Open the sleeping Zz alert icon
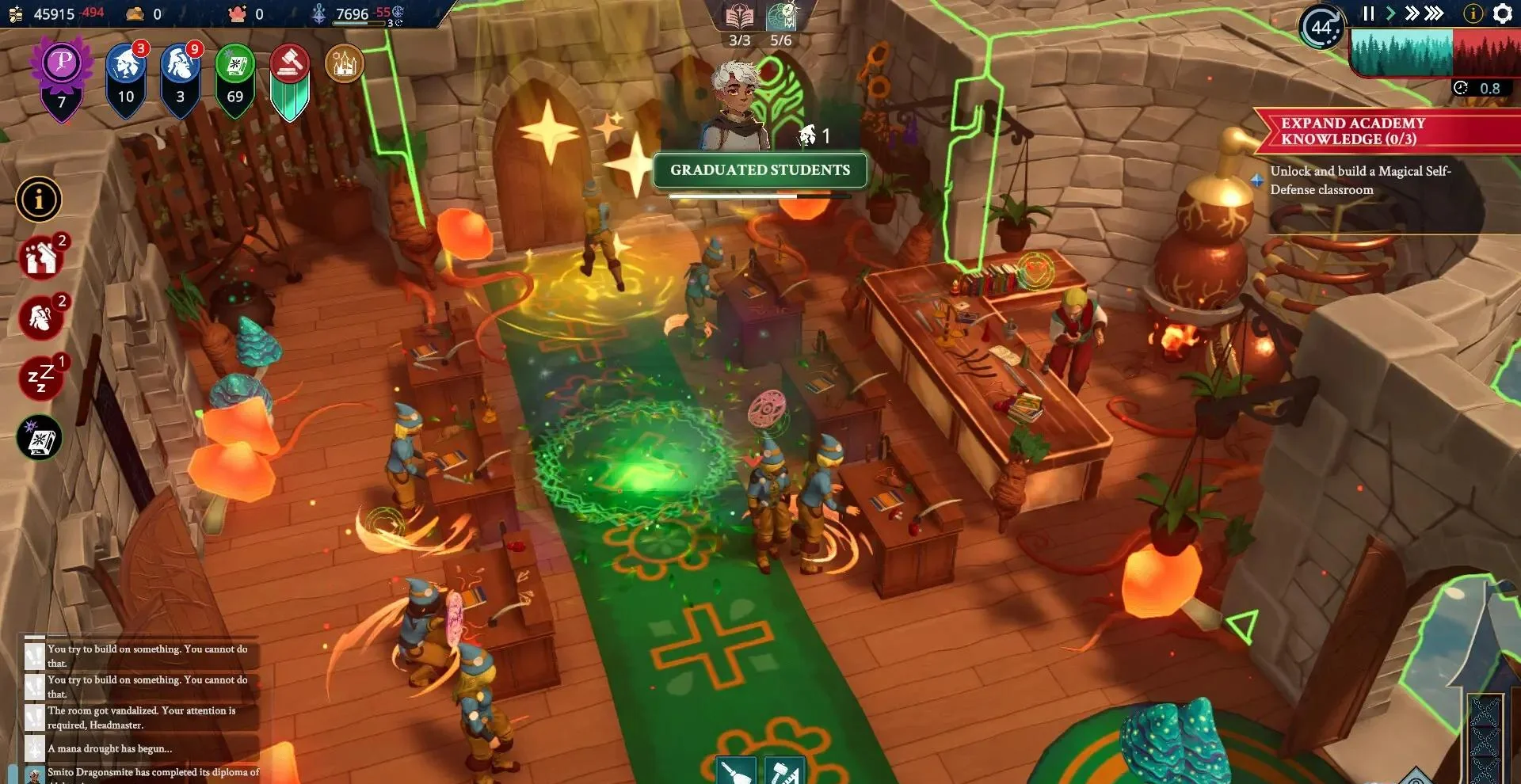1521x784 pixels. (x=41, y=378)
